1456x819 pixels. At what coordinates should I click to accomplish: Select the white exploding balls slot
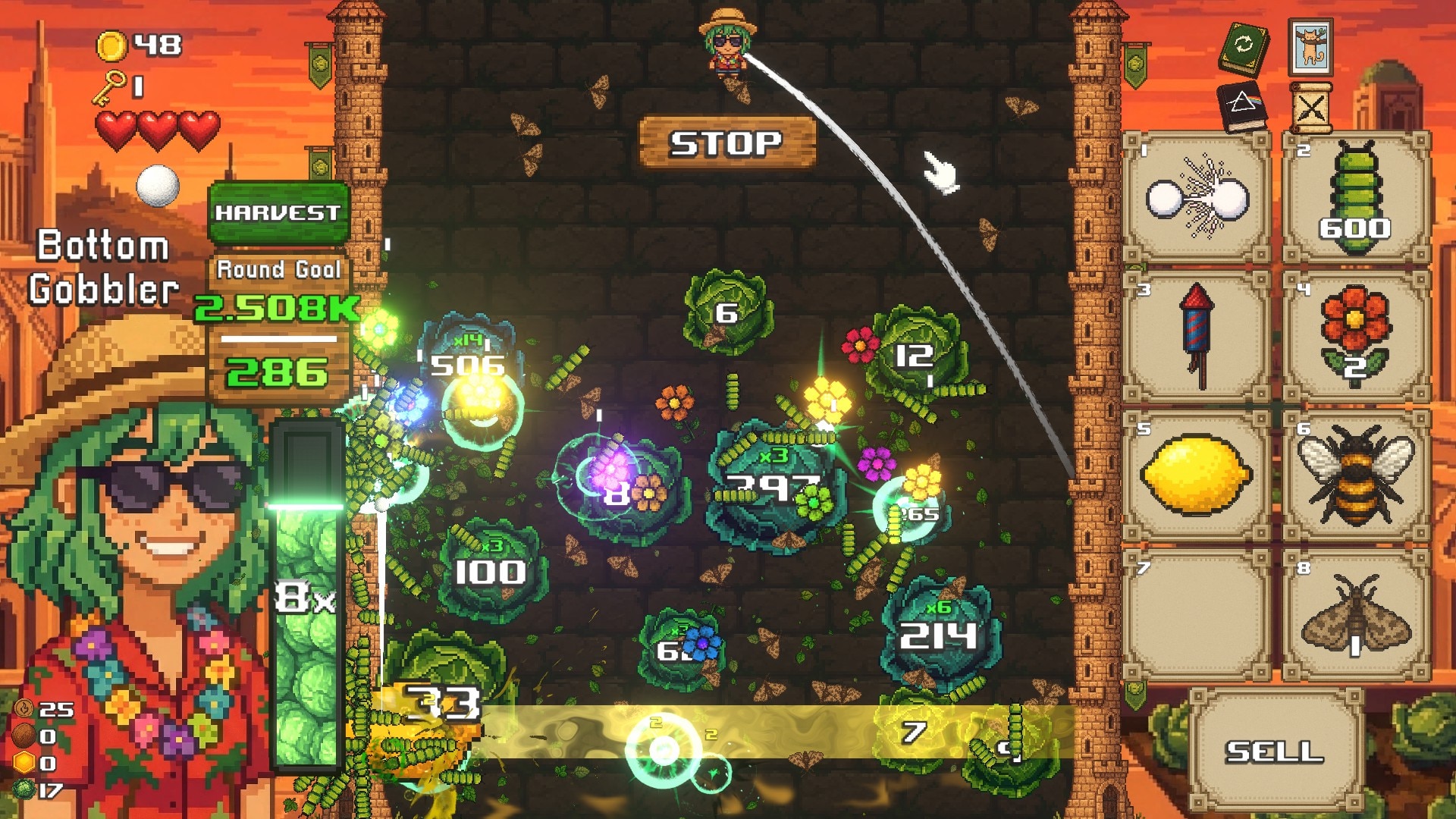(x=1197, y=199)
